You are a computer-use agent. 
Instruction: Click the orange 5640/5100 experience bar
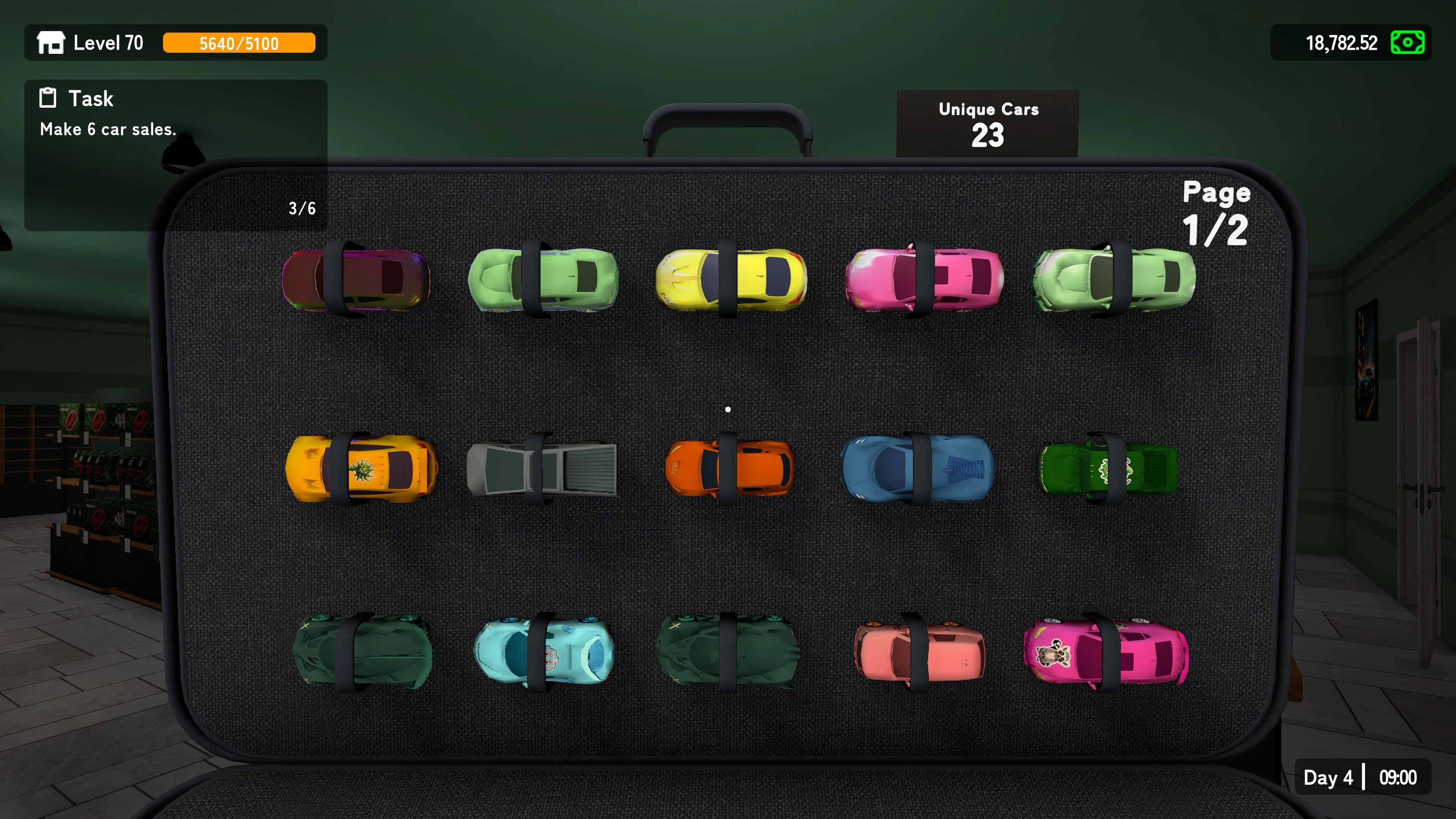(240, 43)
